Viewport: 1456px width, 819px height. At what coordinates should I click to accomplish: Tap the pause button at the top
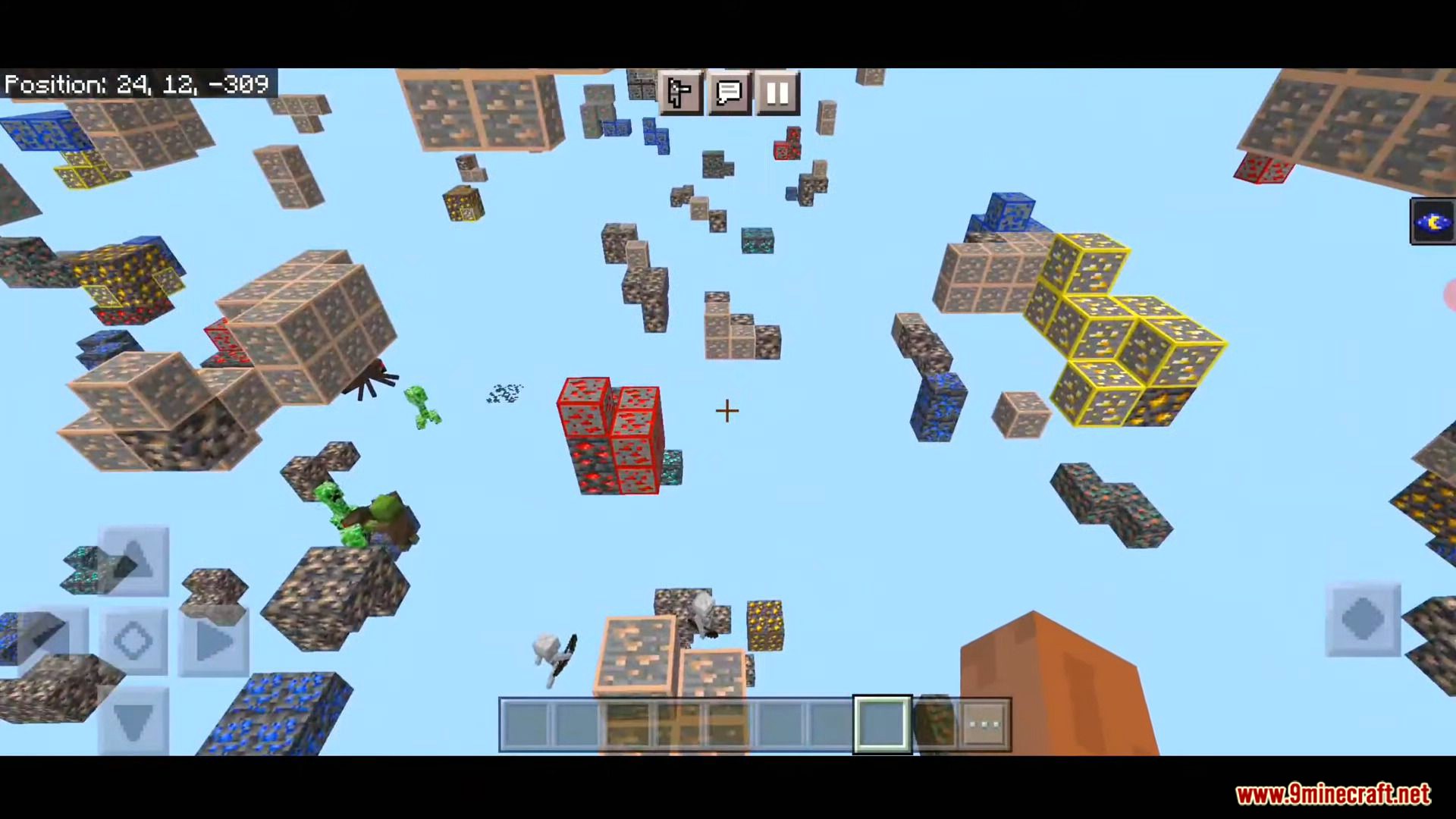pos(777,93)
